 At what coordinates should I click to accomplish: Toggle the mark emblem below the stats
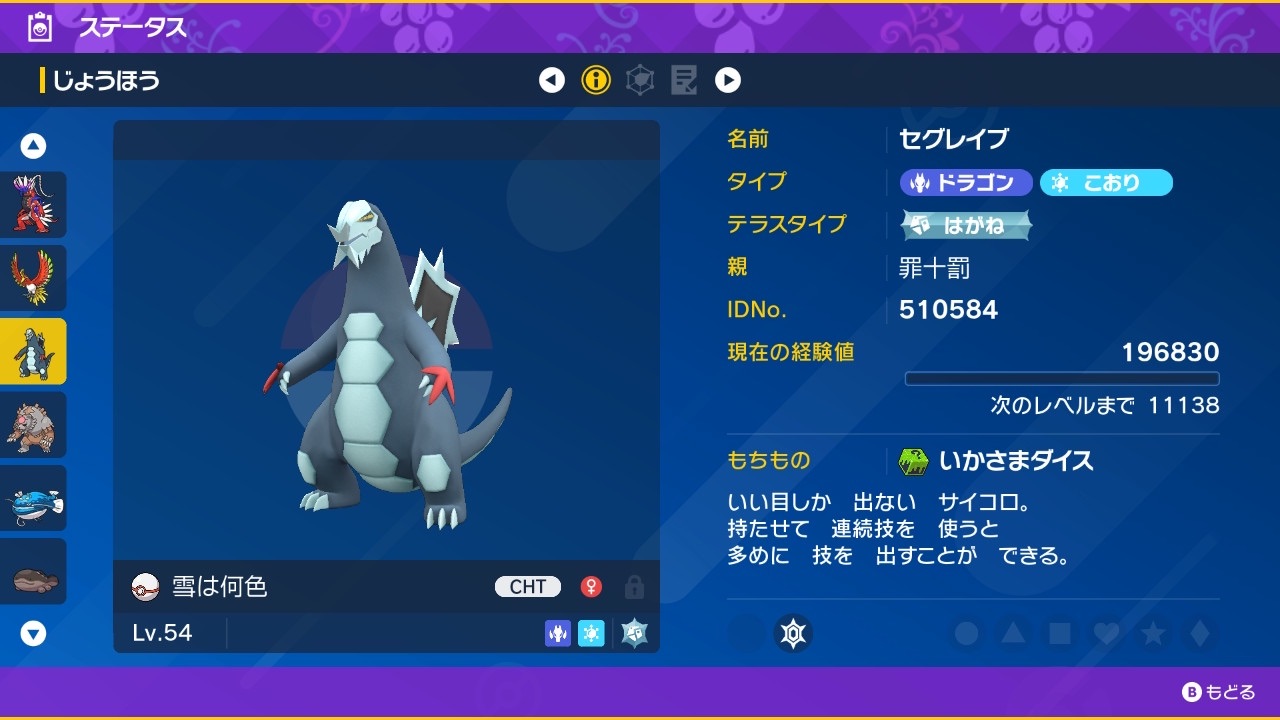pos(795,634)
